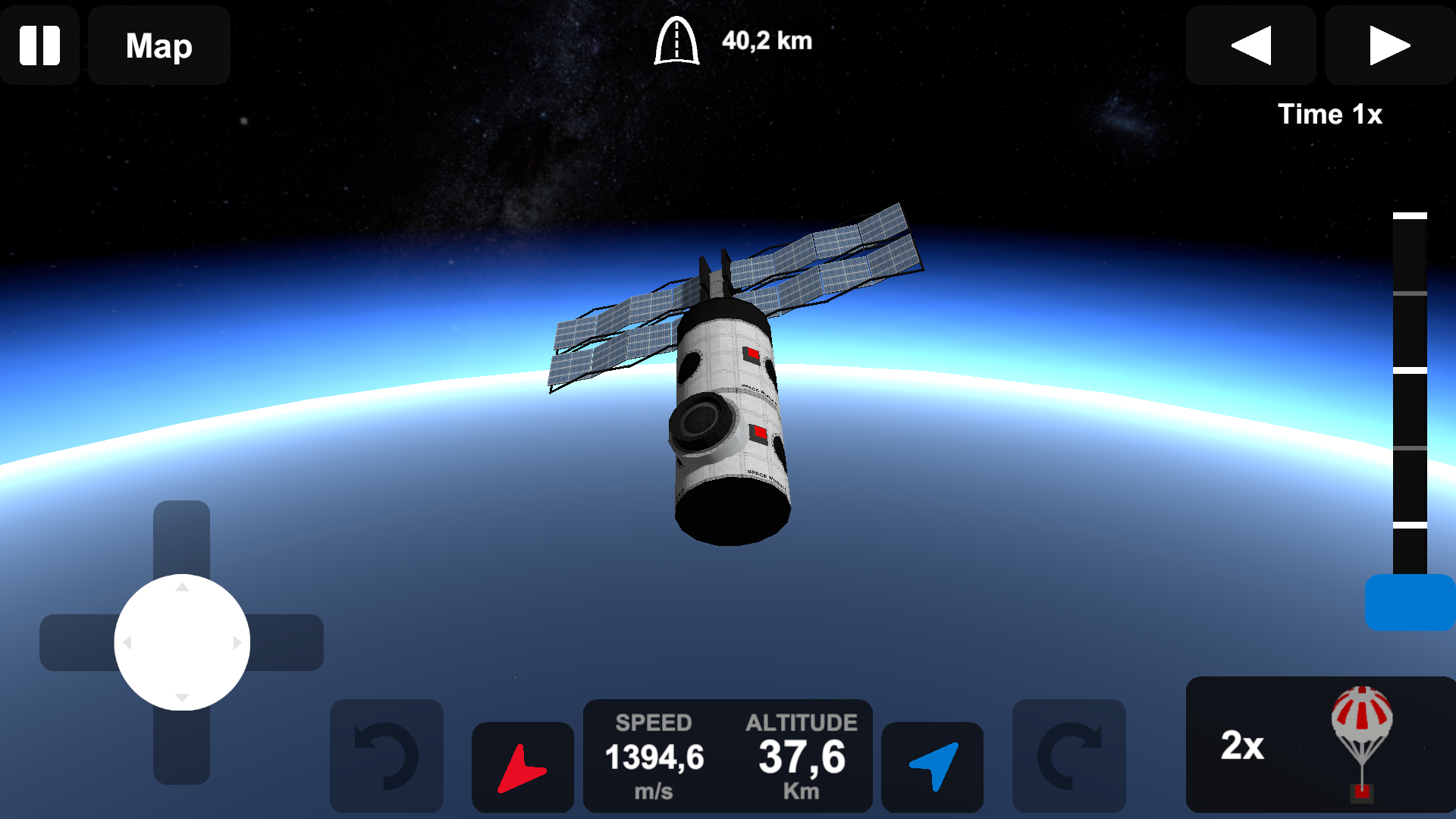Select the rotate left control
This screenshot has width=1456, height=819.
tap(387, 756)
